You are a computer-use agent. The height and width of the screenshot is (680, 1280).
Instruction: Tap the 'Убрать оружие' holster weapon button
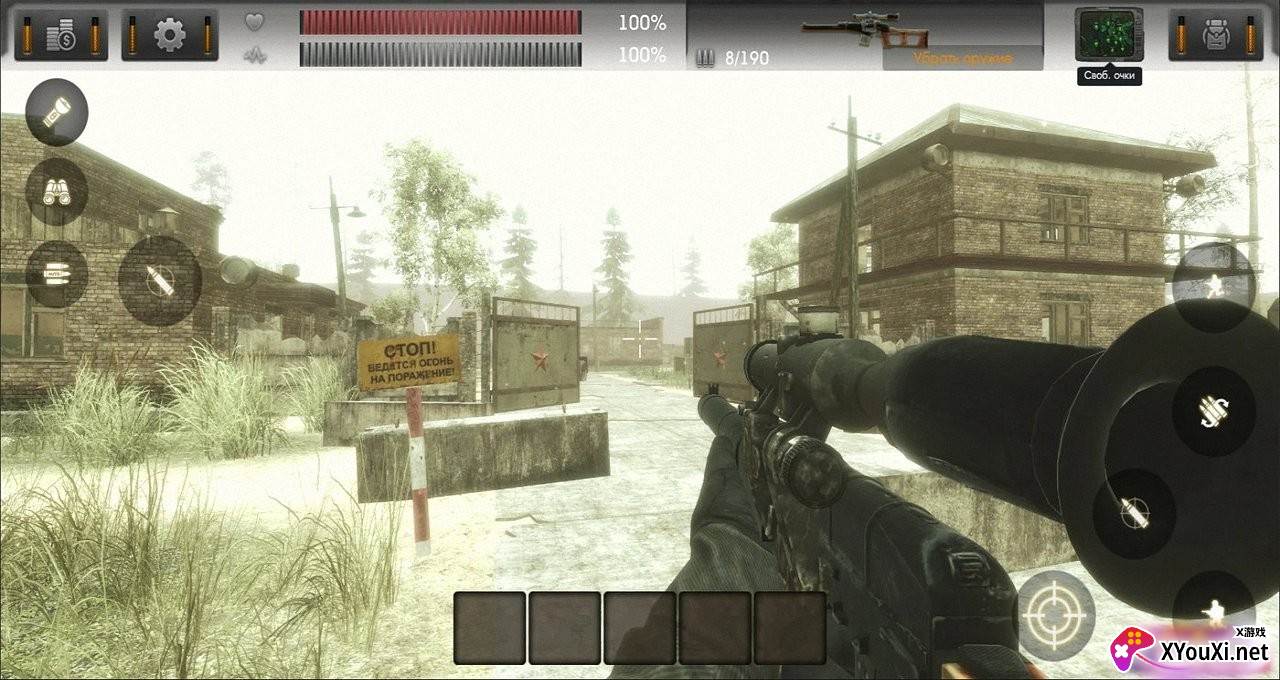962,58
